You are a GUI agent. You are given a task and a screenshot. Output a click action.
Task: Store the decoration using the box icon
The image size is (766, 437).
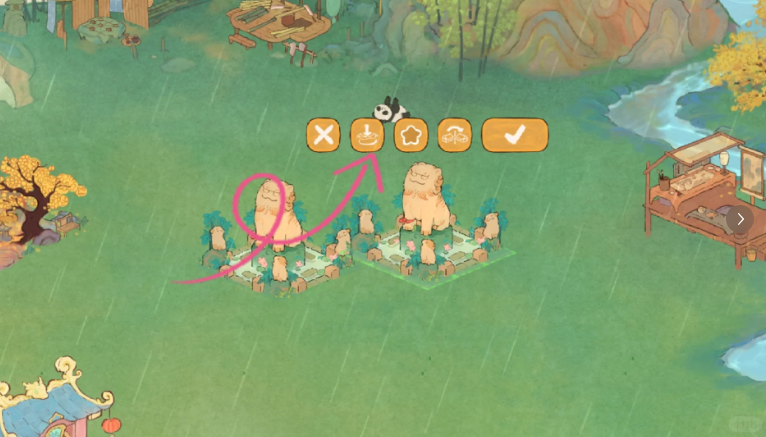click(367, 135)
